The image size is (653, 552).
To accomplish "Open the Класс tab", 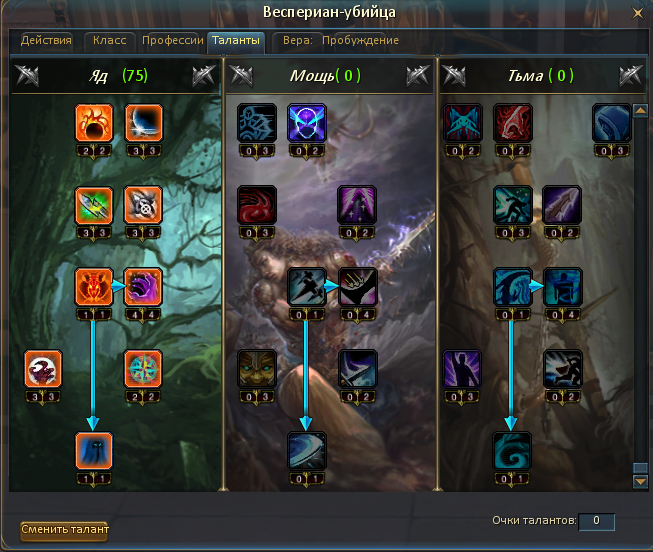I will [x=109, y=40].
